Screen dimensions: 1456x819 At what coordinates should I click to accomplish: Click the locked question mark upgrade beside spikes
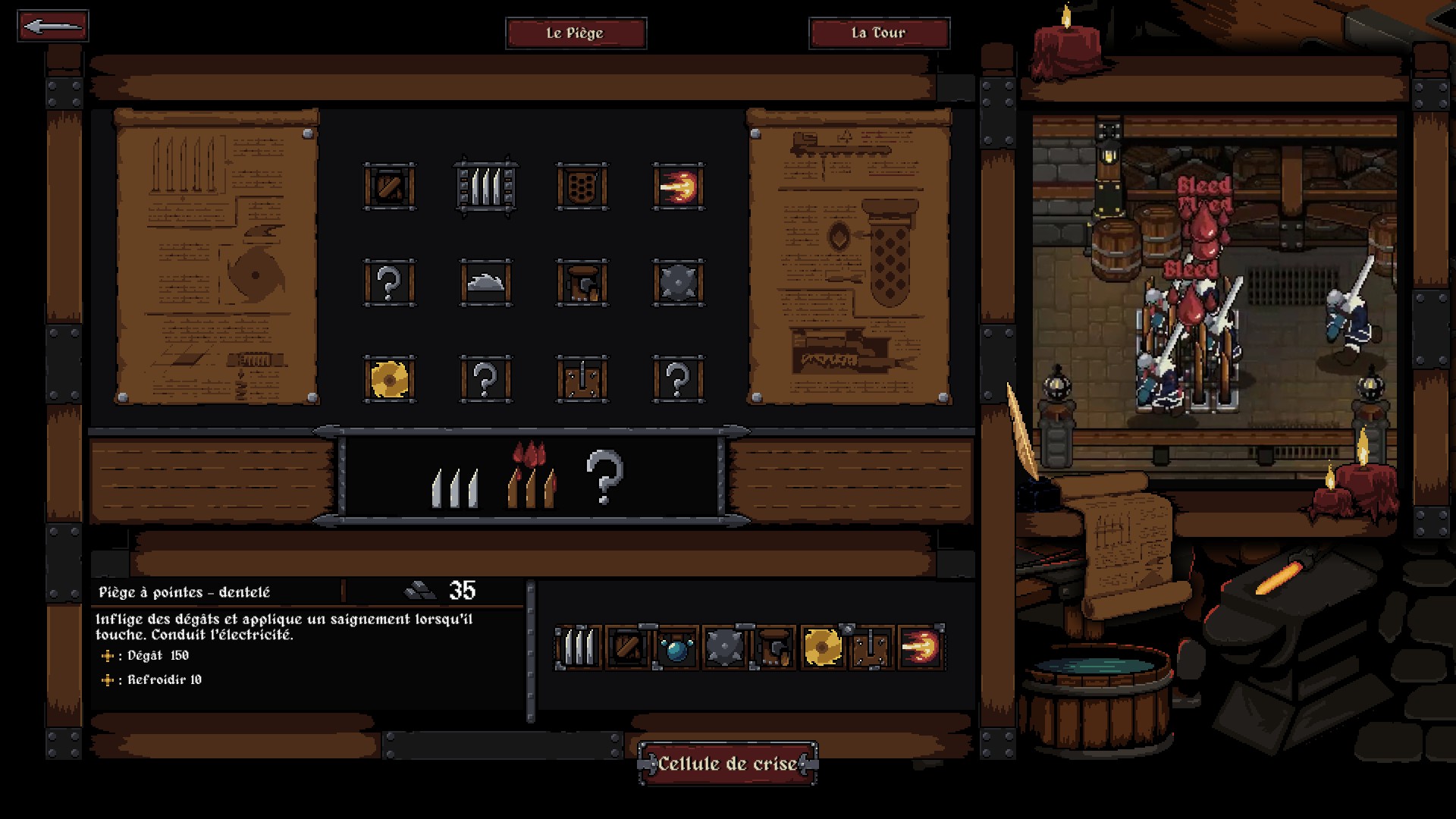(604, 476)
